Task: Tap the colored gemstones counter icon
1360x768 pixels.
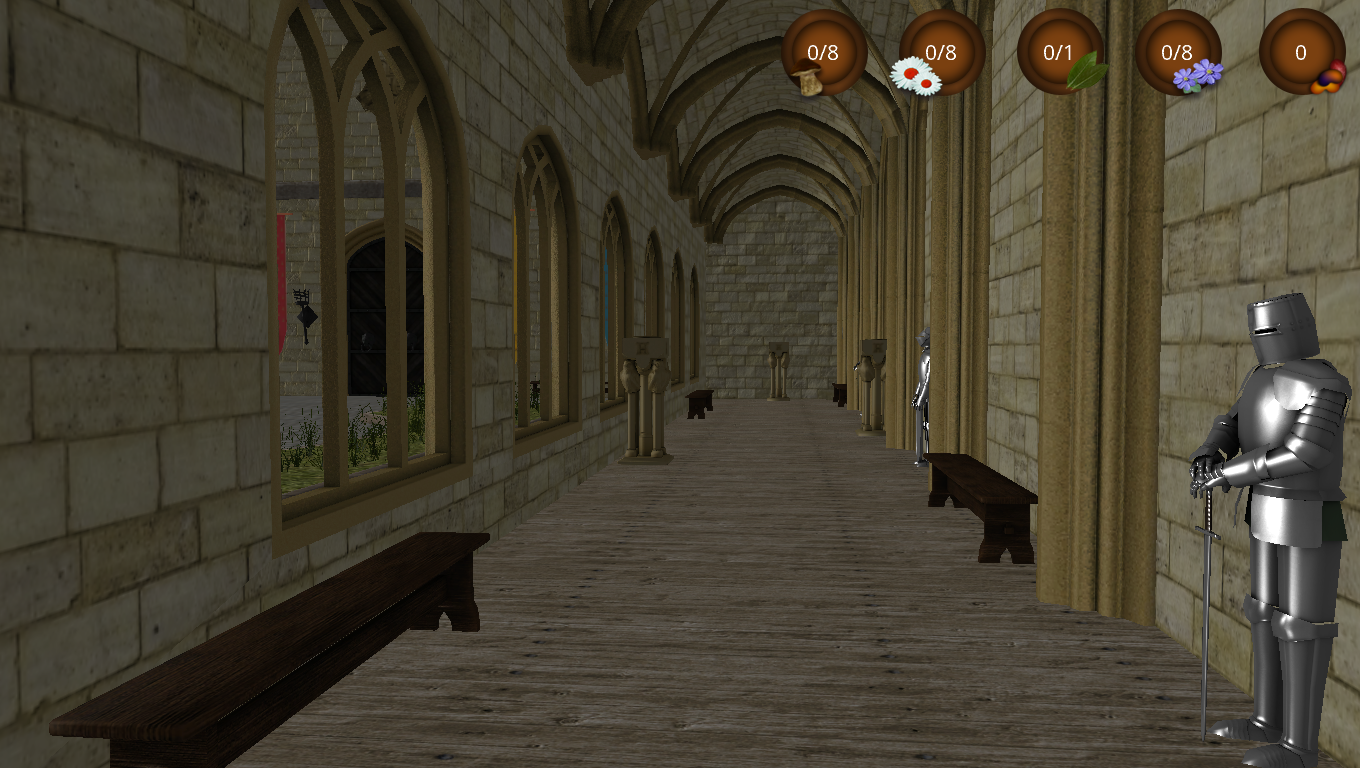Action: pos(1301,53)
